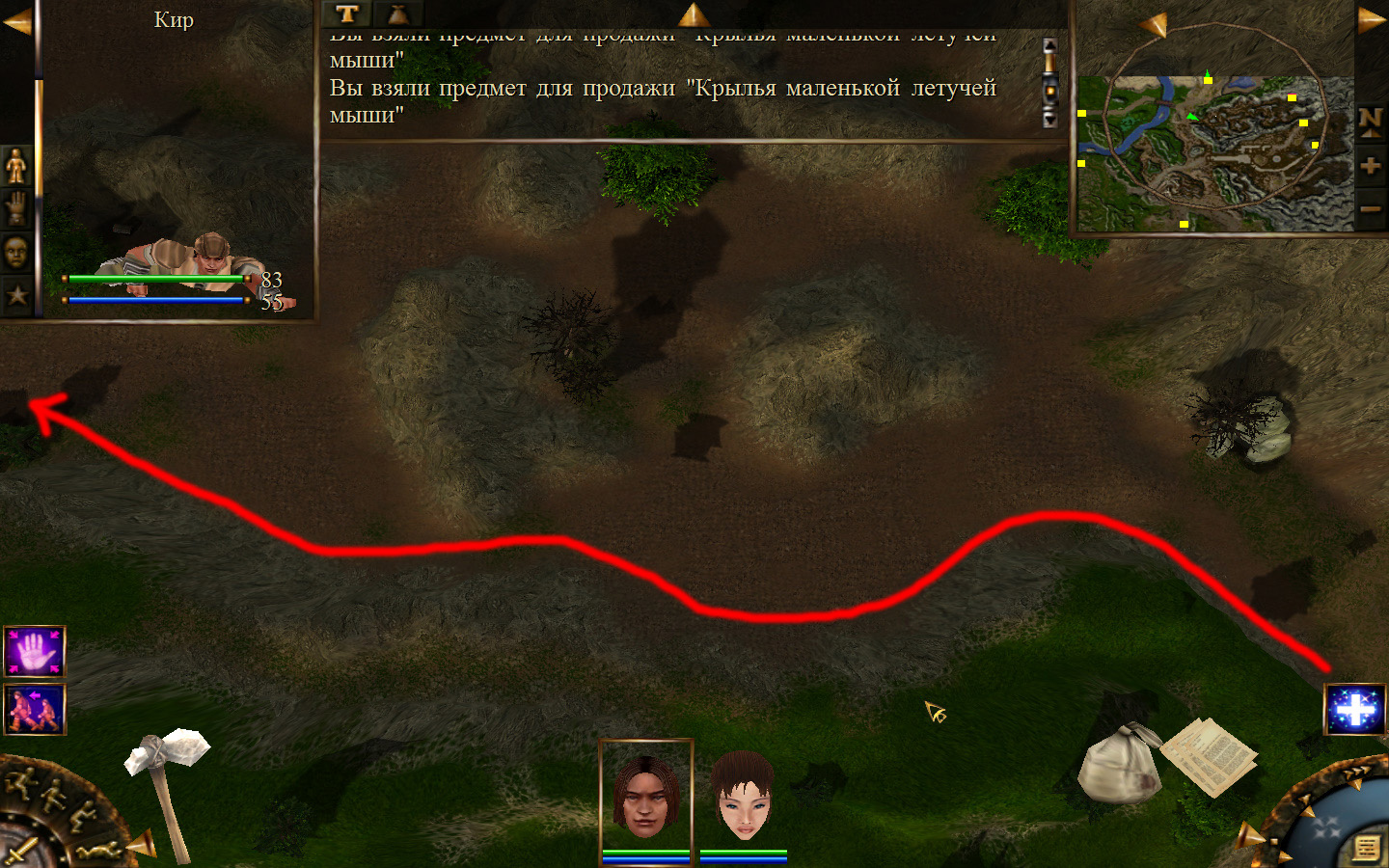This screenshot has height=868, width=1389.
Task: Click the 'T' button above the message log
Action: pos(347,14)
